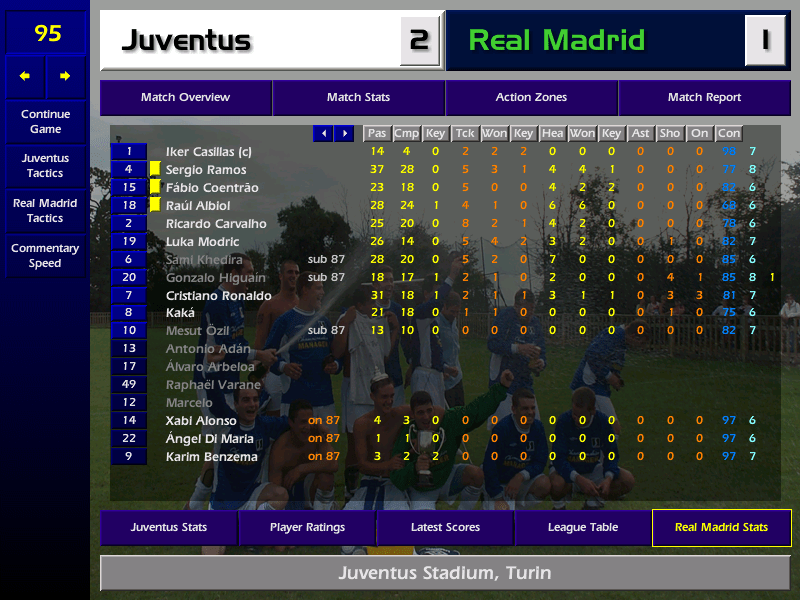Show the Match Stats tab
Image resolution: width=800 pixels, height=600 pixels.
[x=358, y=98]
